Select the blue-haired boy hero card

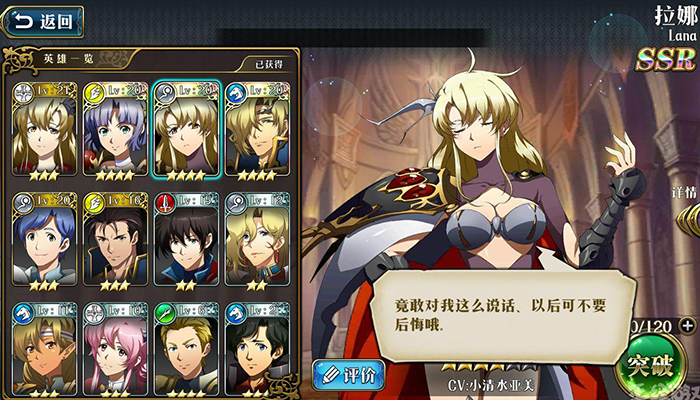coord(43,240)
